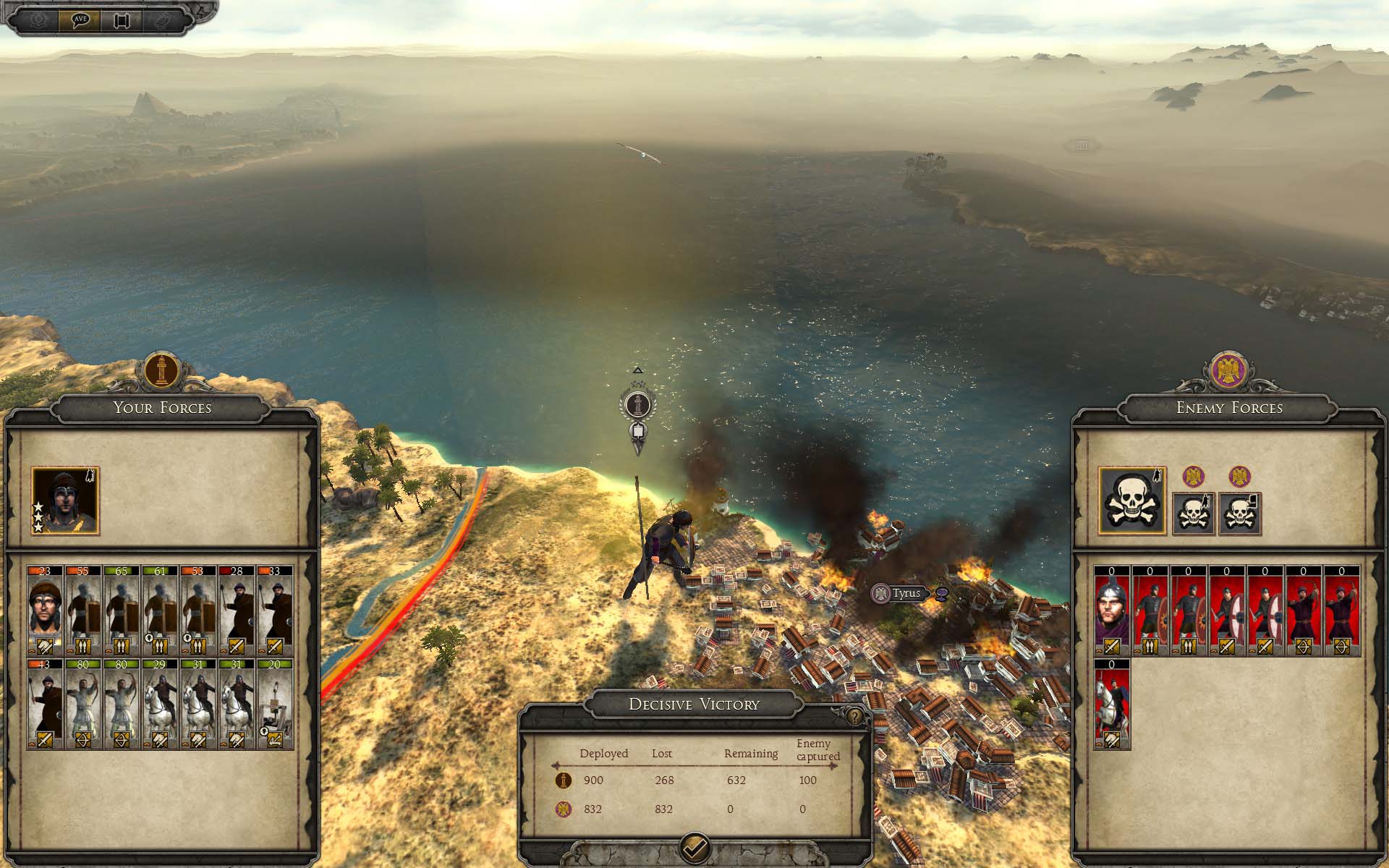Toggle the AVE speech bubble advisor button
The image size is (1389, 868).
pos(81,20)
